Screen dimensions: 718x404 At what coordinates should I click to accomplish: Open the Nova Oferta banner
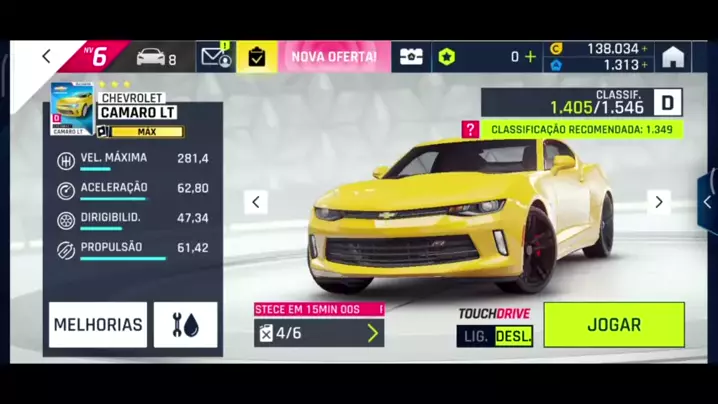click(x=333, y=57)
